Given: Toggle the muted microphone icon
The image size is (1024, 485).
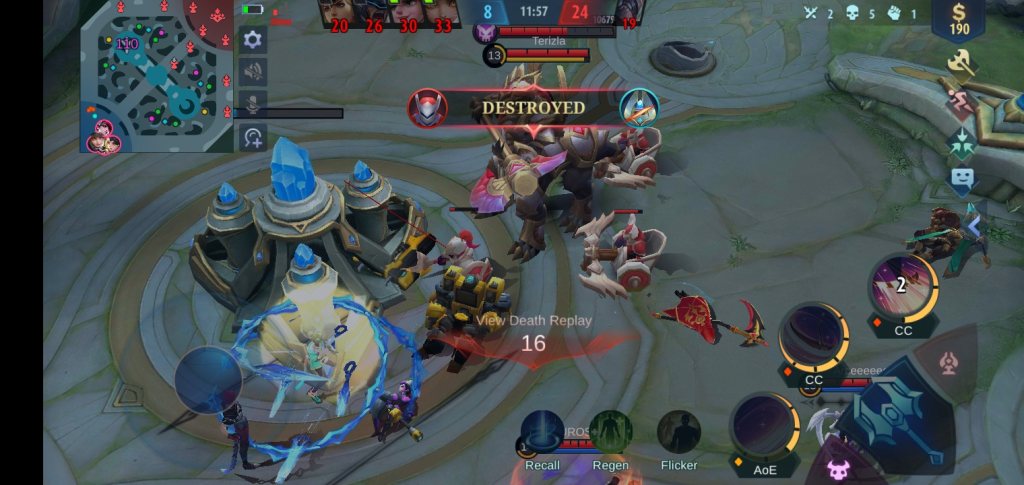Looking at the screenshot, I should 253,104.
